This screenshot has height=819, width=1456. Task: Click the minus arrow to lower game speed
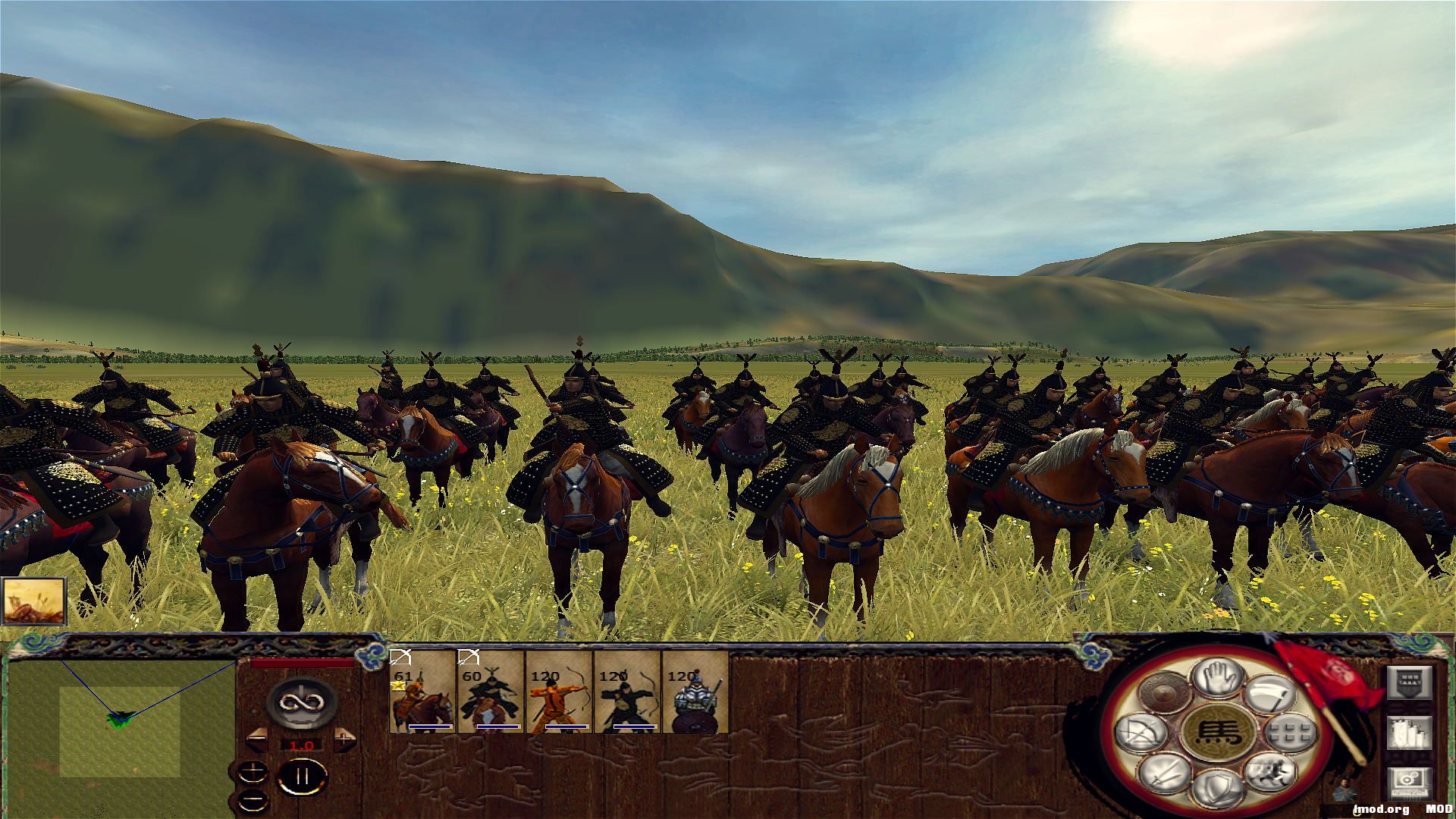click(x=256, y=739)
